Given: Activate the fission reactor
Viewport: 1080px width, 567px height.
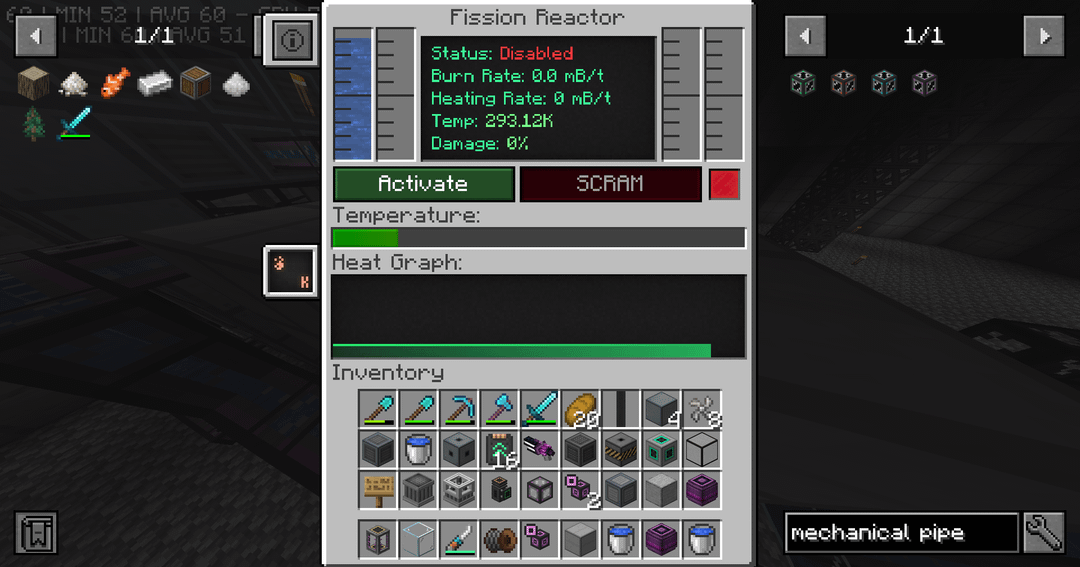Looking at the screenshot, I should (423, 184).
